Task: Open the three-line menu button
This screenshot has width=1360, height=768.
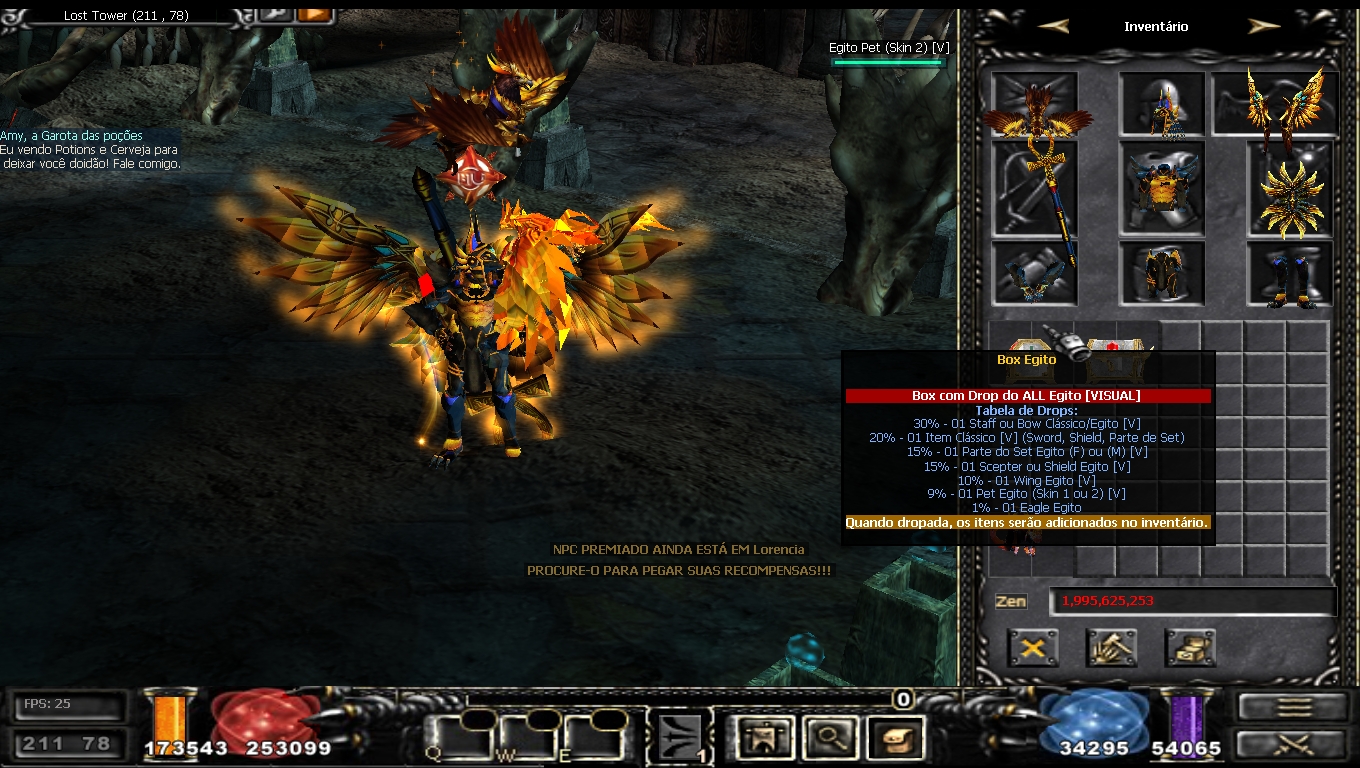Action: click(1293, 707)
